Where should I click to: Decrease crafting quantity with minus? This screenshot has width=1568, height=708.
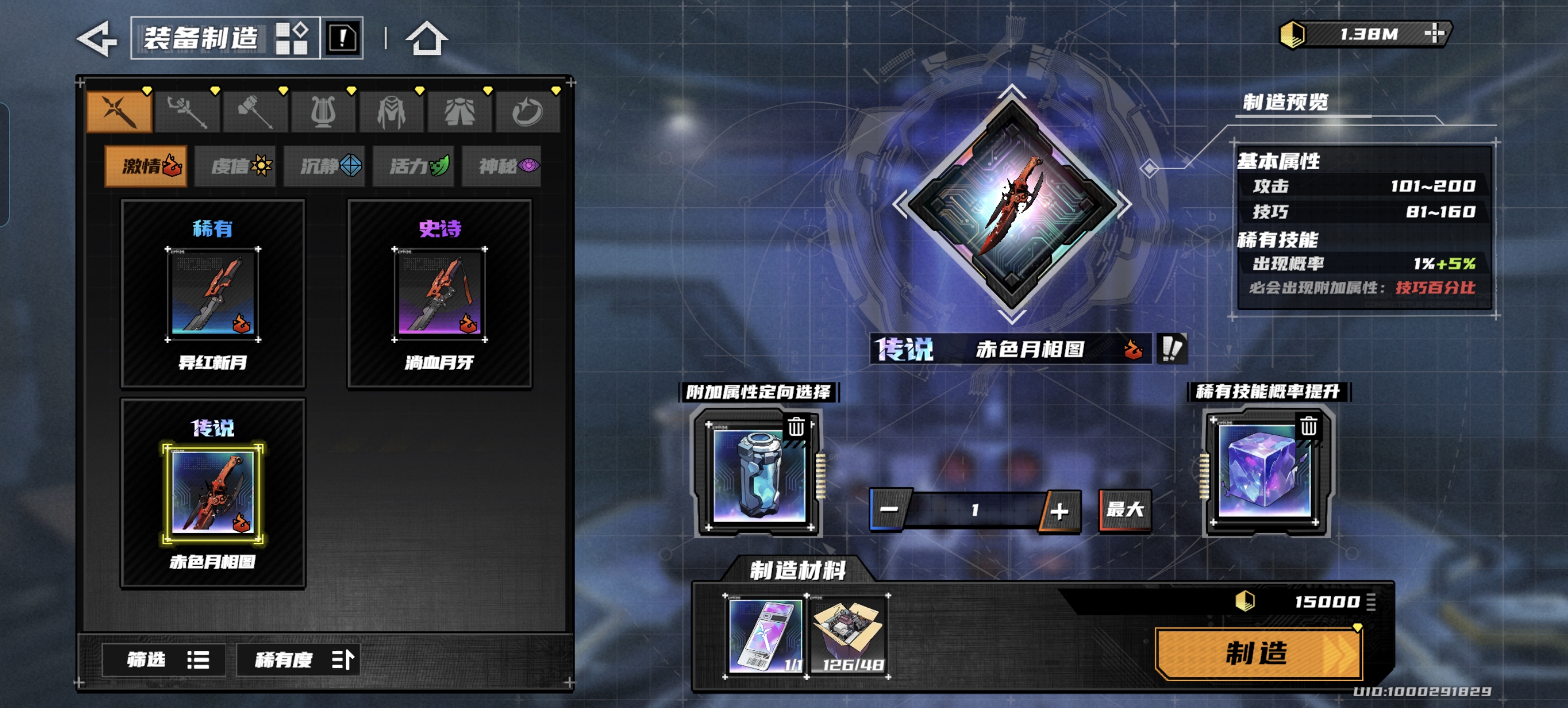(889, 510)
